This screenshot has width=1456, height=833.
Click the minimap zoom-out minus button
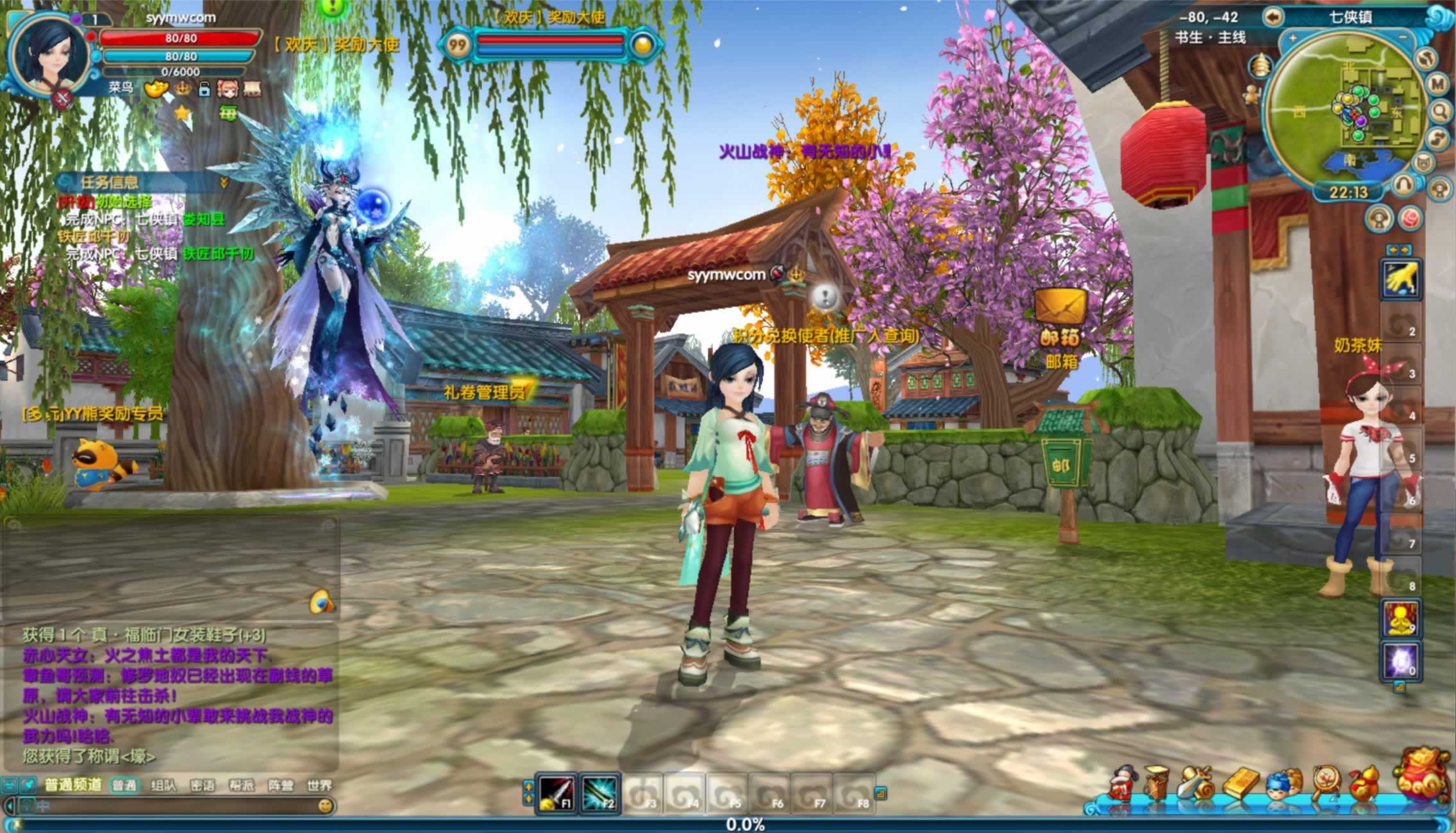coord(1403,38)
